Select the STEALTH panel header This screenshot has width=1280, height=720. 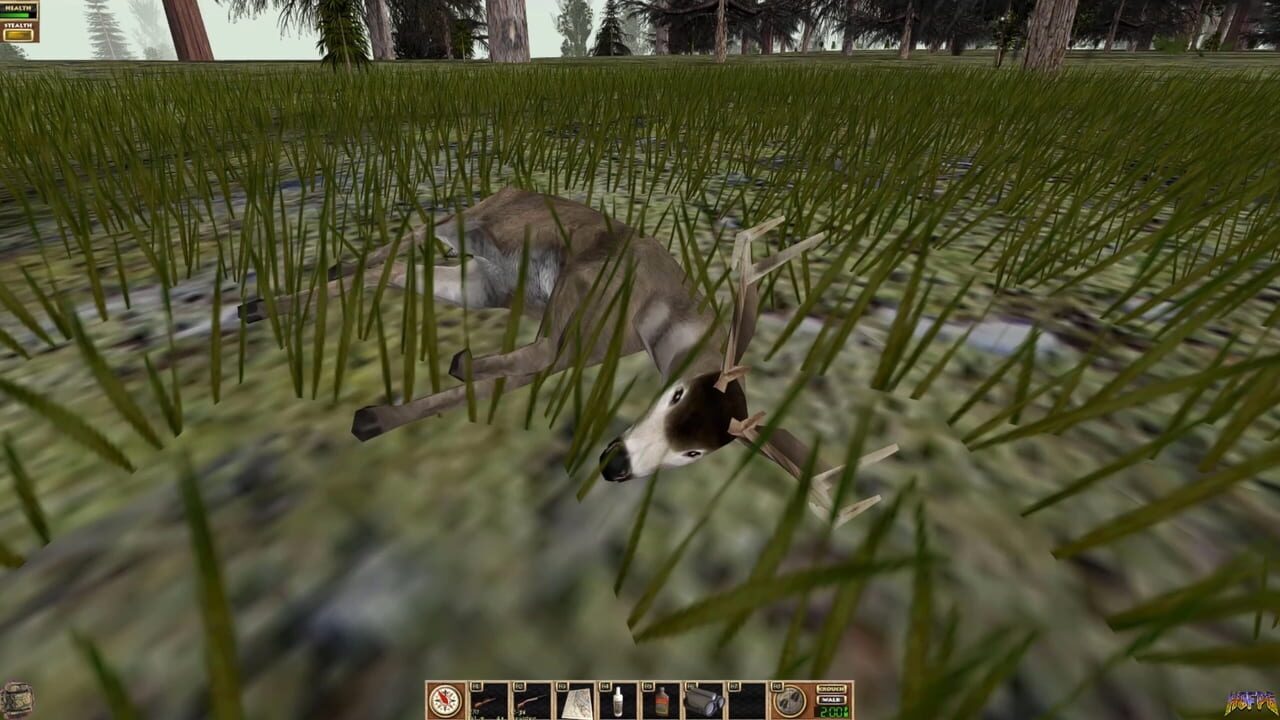click(18, 25)
